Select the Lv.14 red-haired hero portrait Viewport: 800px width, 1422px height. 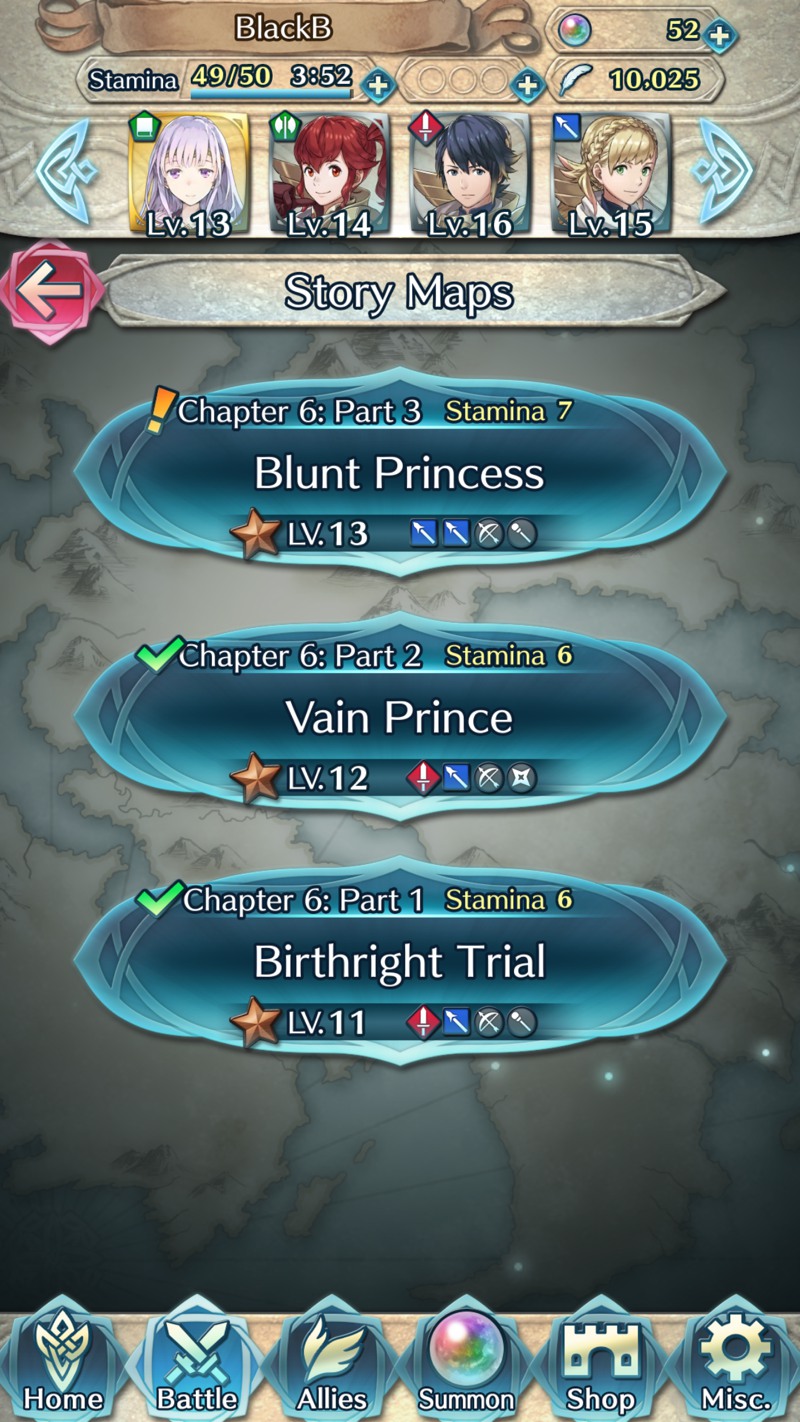[329, 176]
